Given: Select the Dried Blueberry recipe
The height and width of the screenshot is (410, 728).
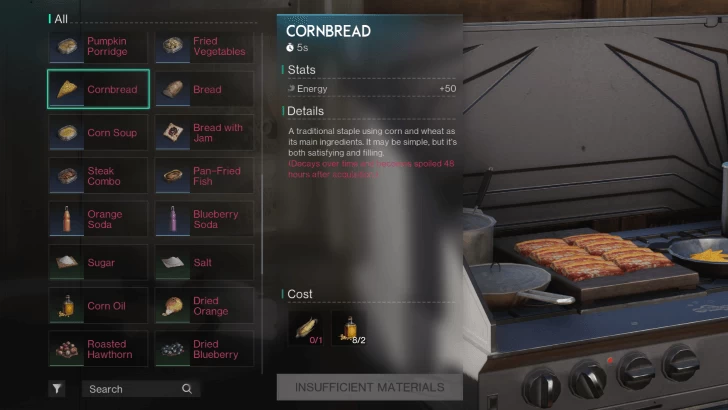Looking at the screenshot, I should 204,349.
